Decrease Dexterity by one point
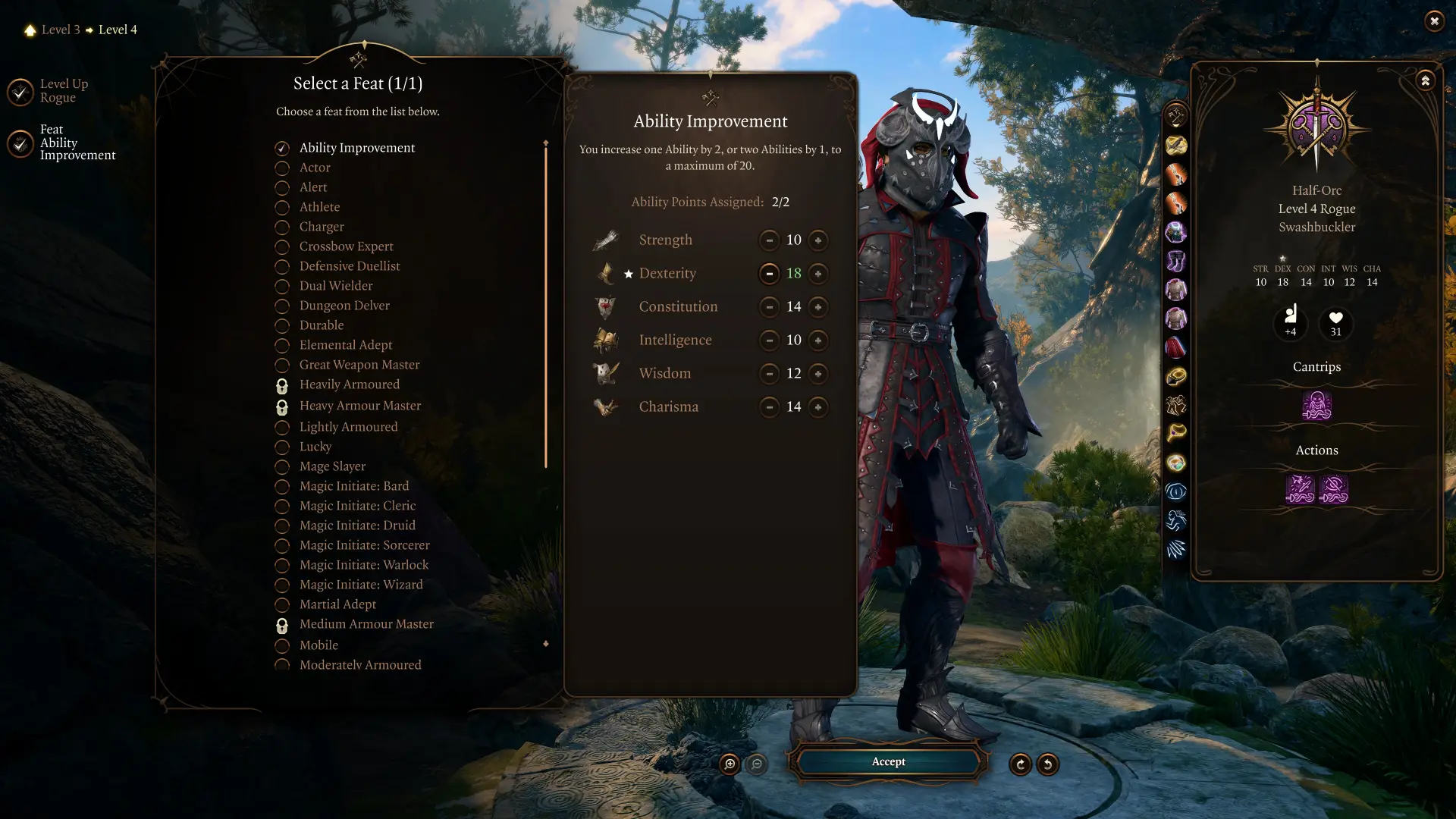This screenshot has height=819, width=1456. (769, 274)
